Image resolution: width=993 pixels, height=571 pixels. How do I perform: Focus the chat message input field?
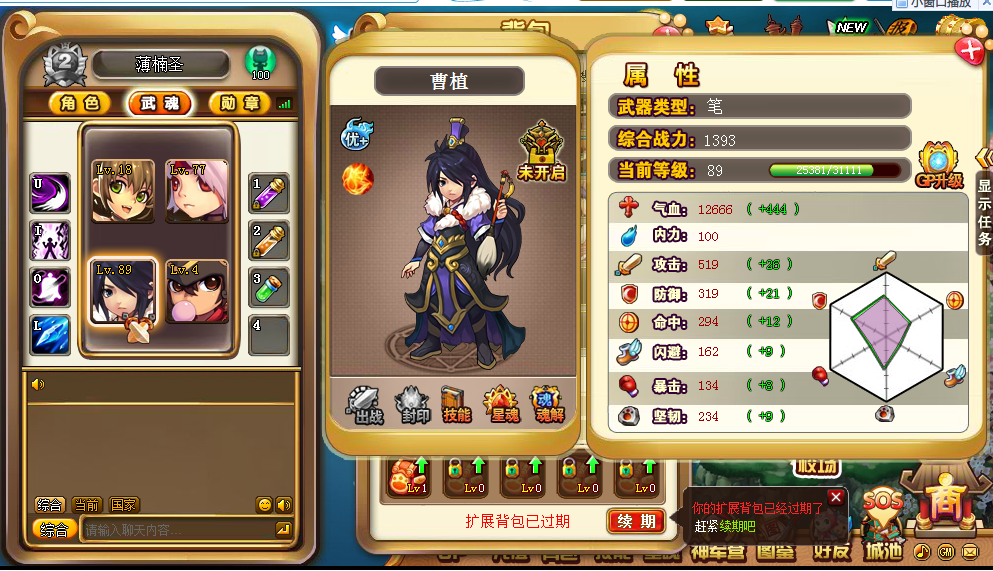[178, 529]
